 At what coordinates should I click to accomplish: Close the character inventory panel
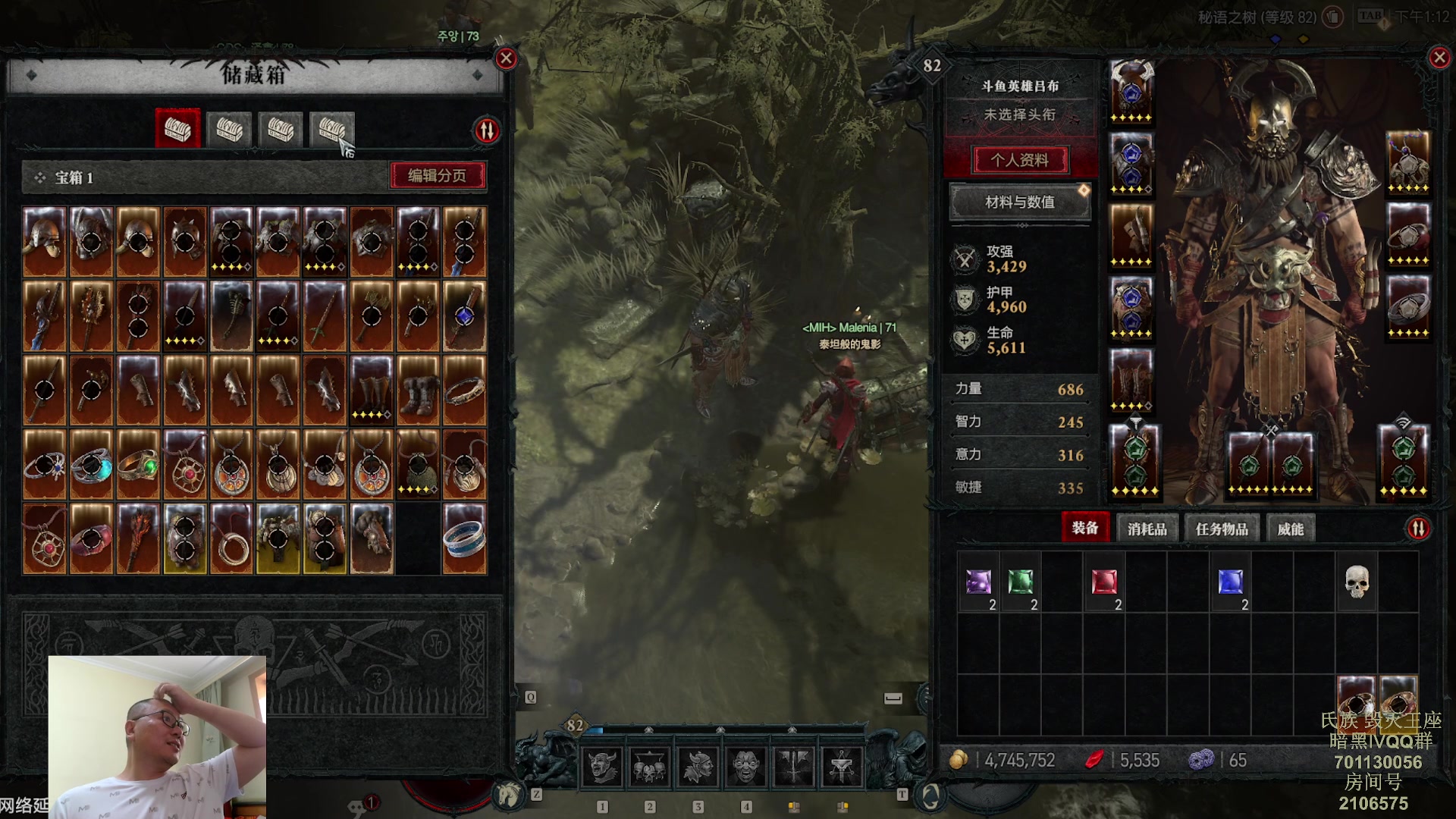[x=1439, y=58]
